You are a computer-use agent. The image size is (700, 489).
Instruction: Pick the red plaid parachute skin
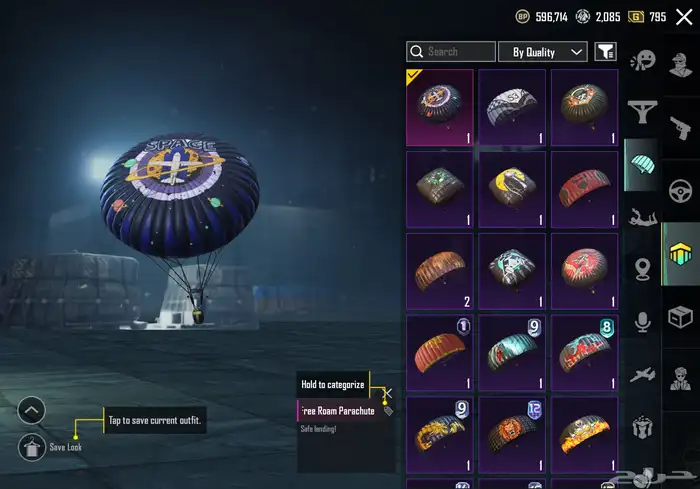tap(585, 189)
